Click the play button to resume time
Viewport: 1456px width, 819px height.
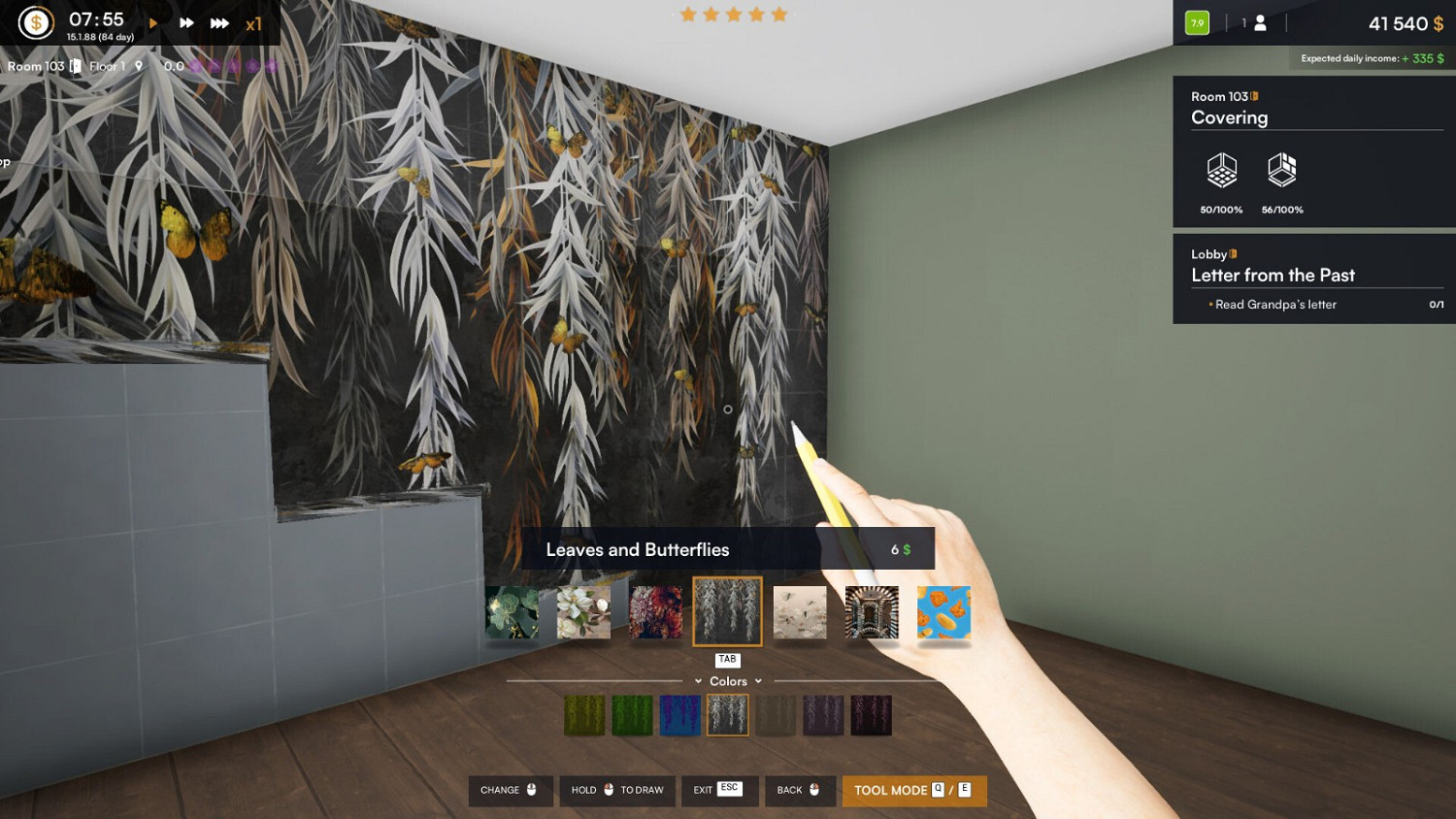click(152, 21)
